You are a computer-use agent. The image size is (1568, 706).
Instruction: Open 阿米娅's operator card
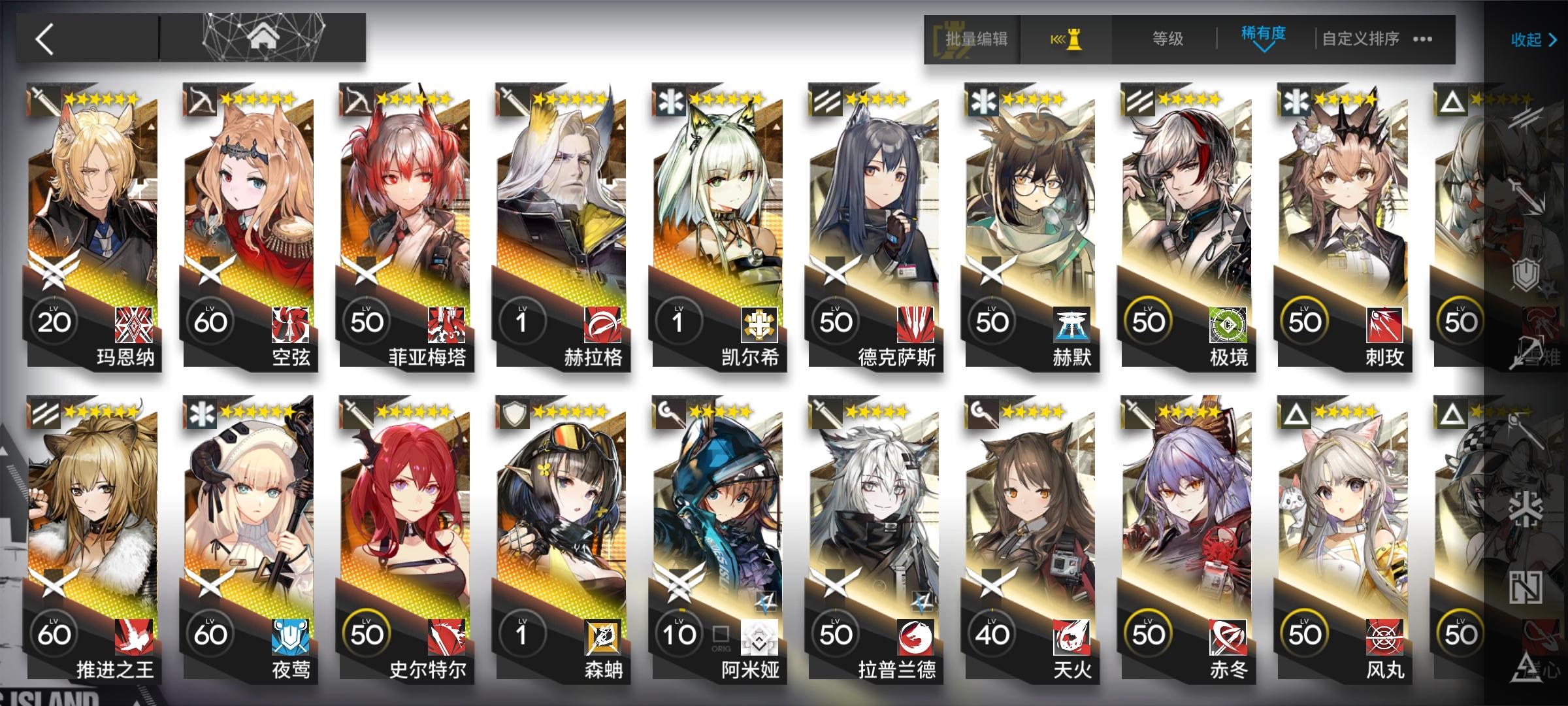[715, 516]
